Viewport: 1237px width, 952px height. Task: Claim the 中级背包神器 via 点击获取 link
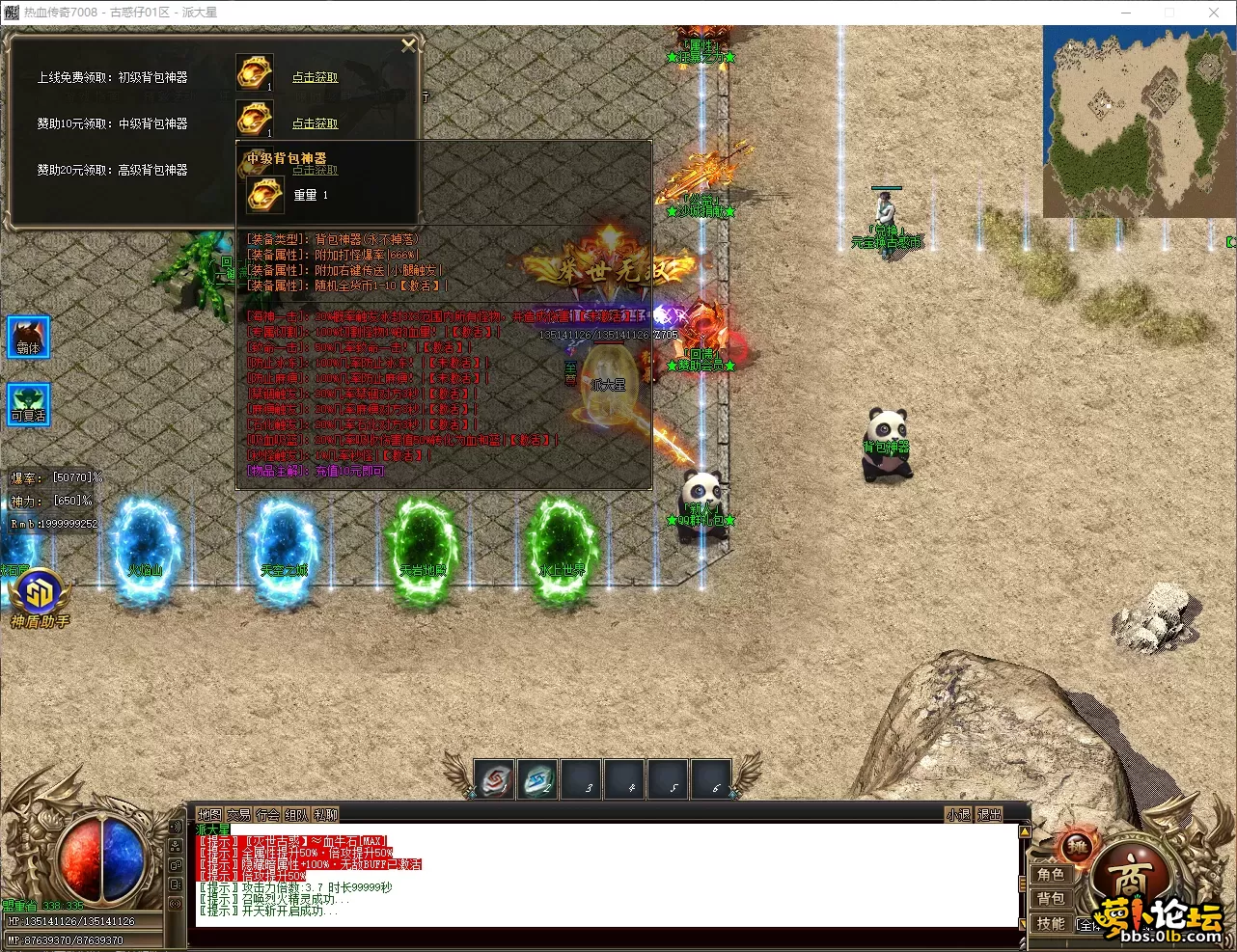click(x=315, y=123)
